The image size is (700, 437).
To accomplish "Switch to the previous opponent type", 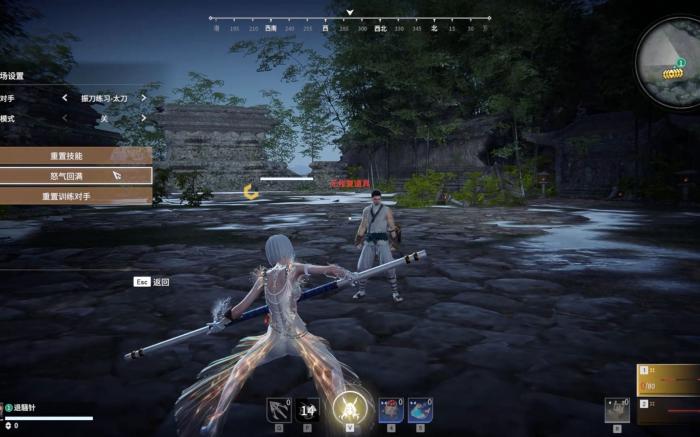I will [x=65, y=98].
